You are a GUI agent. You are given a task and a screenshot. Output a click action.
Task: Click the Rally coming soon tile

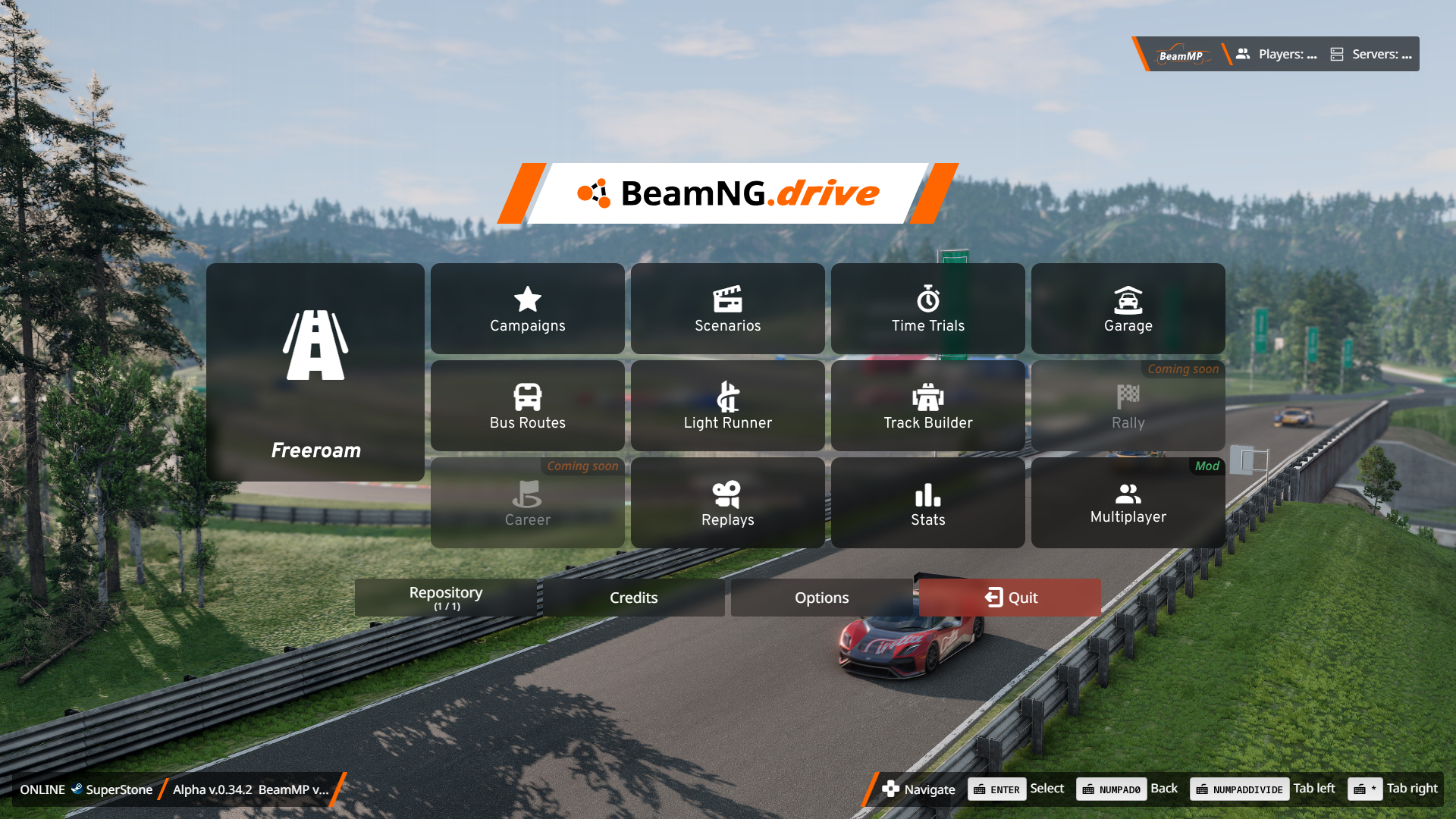[1128, 407]
